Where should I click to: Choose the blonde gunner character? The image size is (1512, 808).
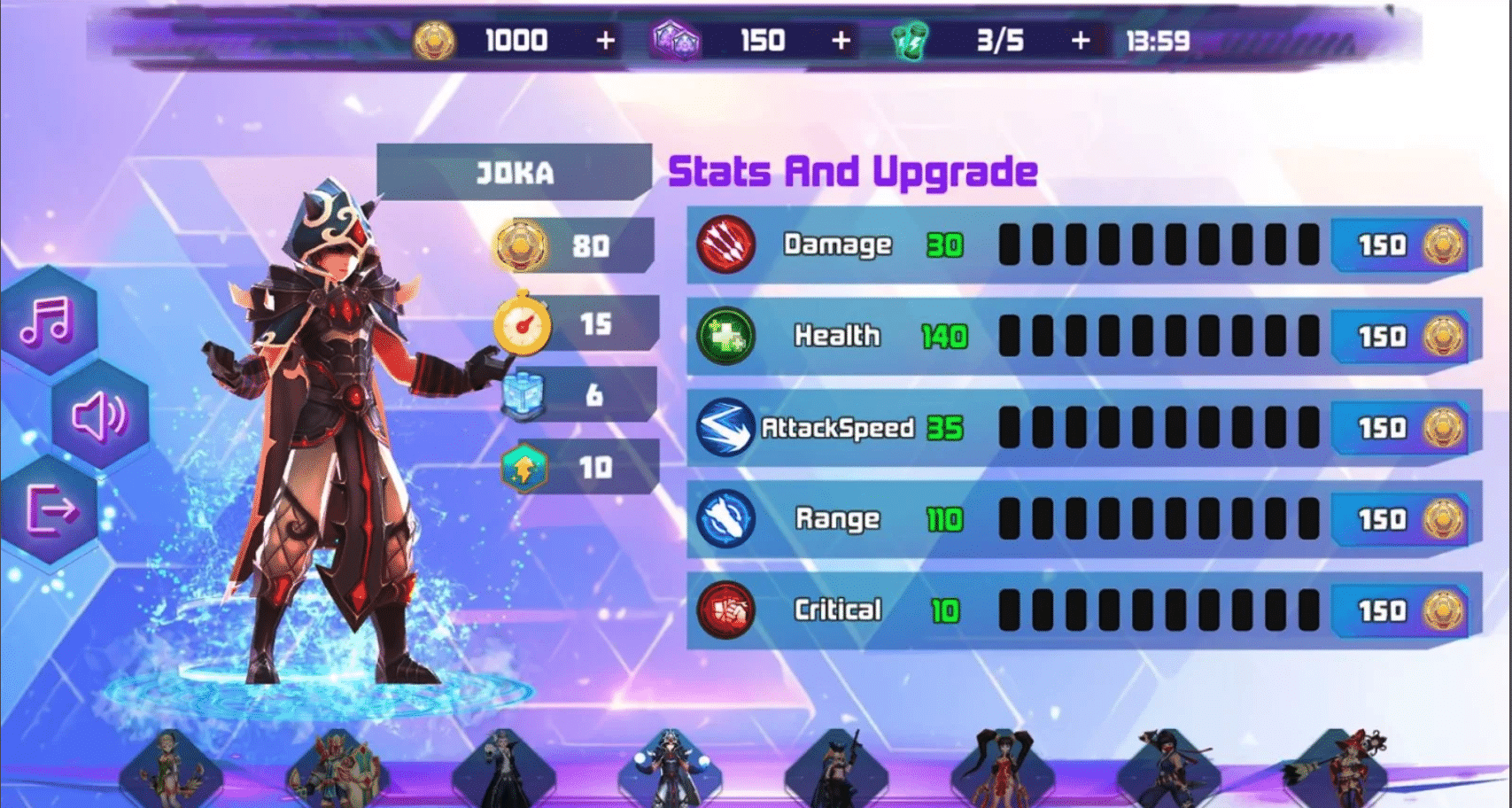836,769
